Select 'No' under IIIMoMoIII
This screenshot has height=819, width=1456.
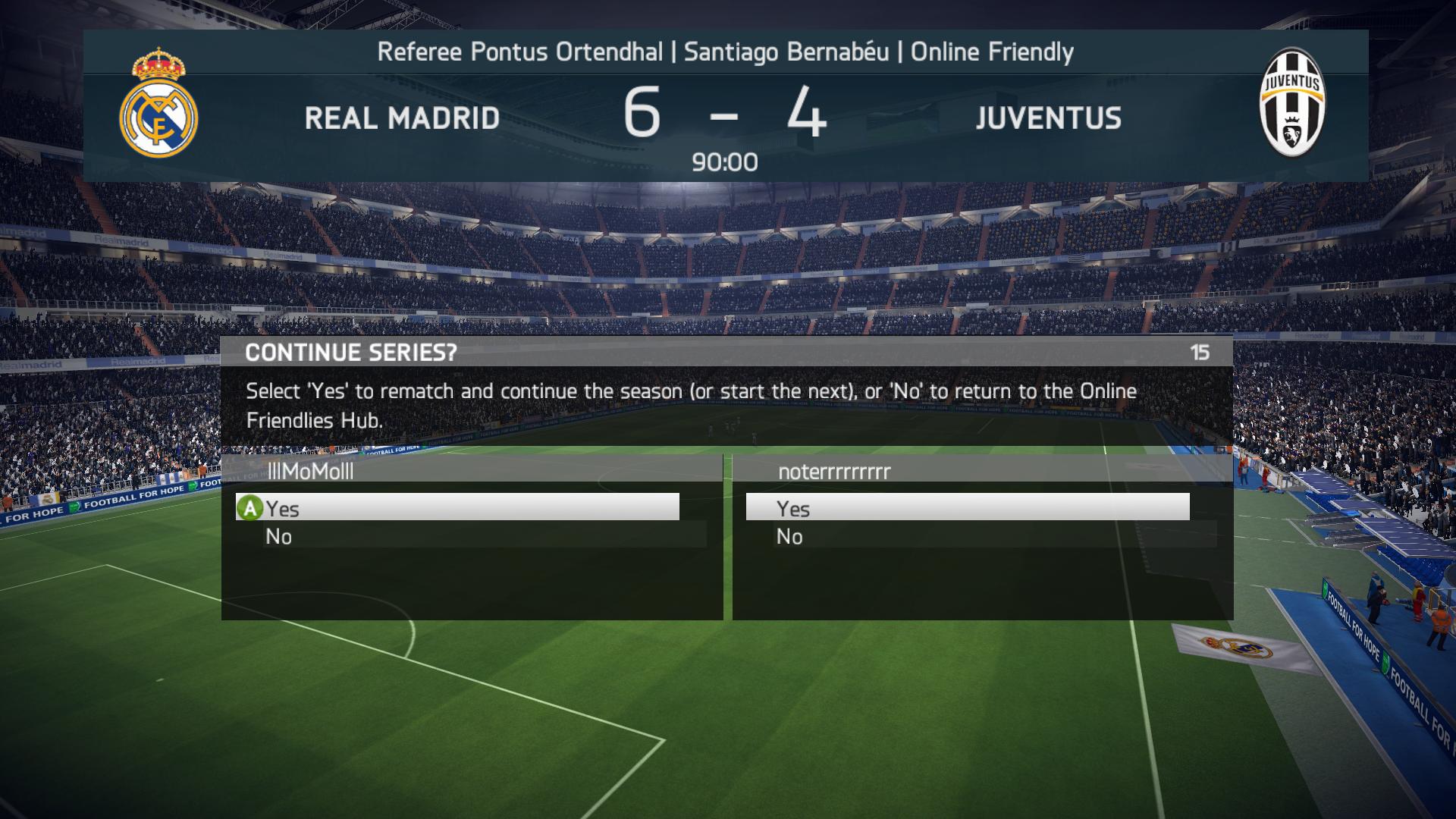point(470,536)
